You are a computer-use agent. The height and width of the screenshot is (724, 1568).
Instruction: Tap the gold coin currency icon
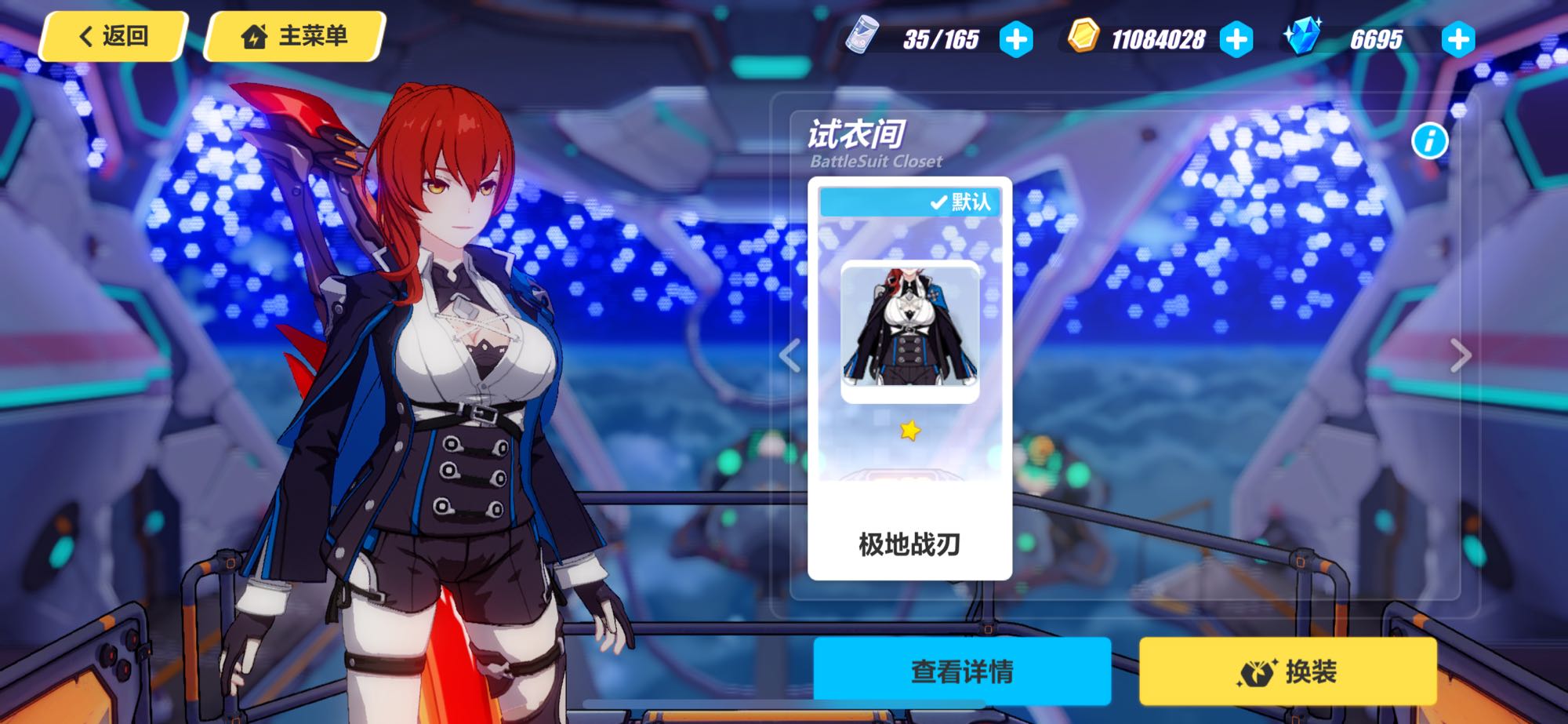(x=1084, y=35)
